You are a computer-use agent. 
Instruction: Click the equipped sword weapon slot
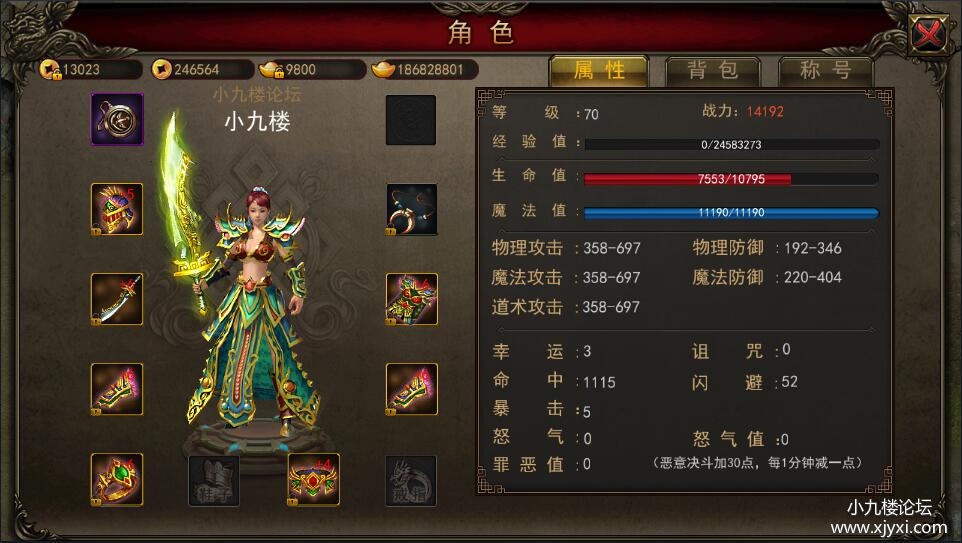tap(117, 299)
